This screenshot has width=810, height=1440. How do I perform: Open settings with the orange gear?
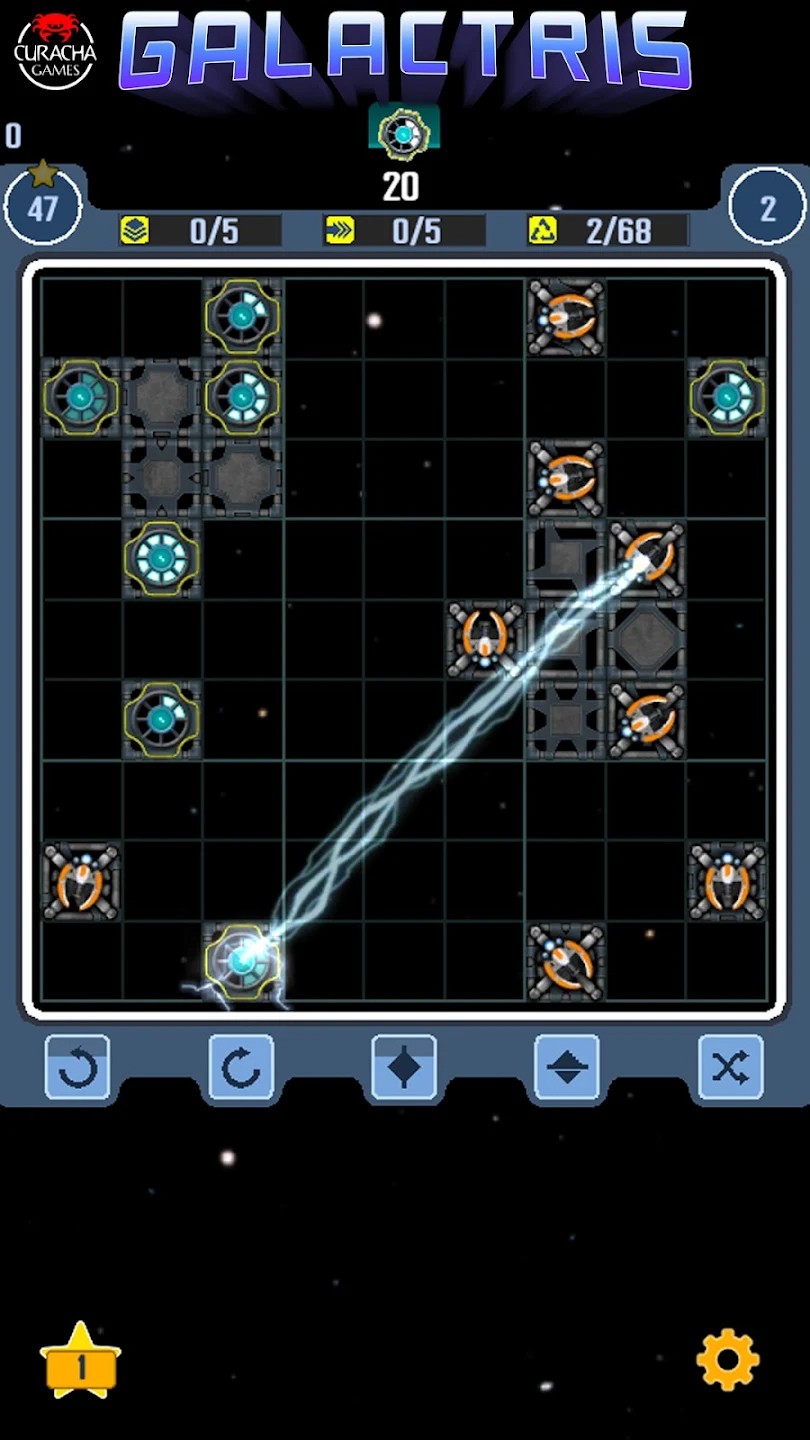point(727,1359)
